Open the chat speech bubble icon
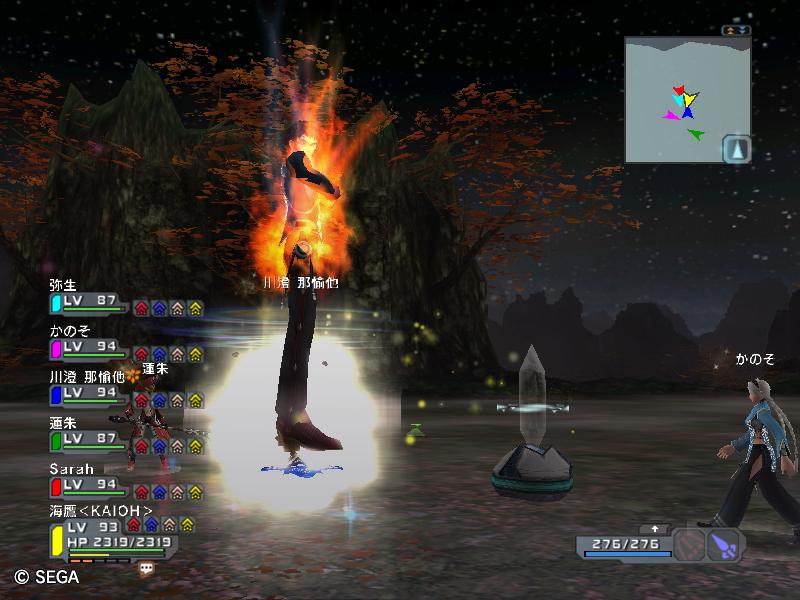 click(x=147, y=567)
